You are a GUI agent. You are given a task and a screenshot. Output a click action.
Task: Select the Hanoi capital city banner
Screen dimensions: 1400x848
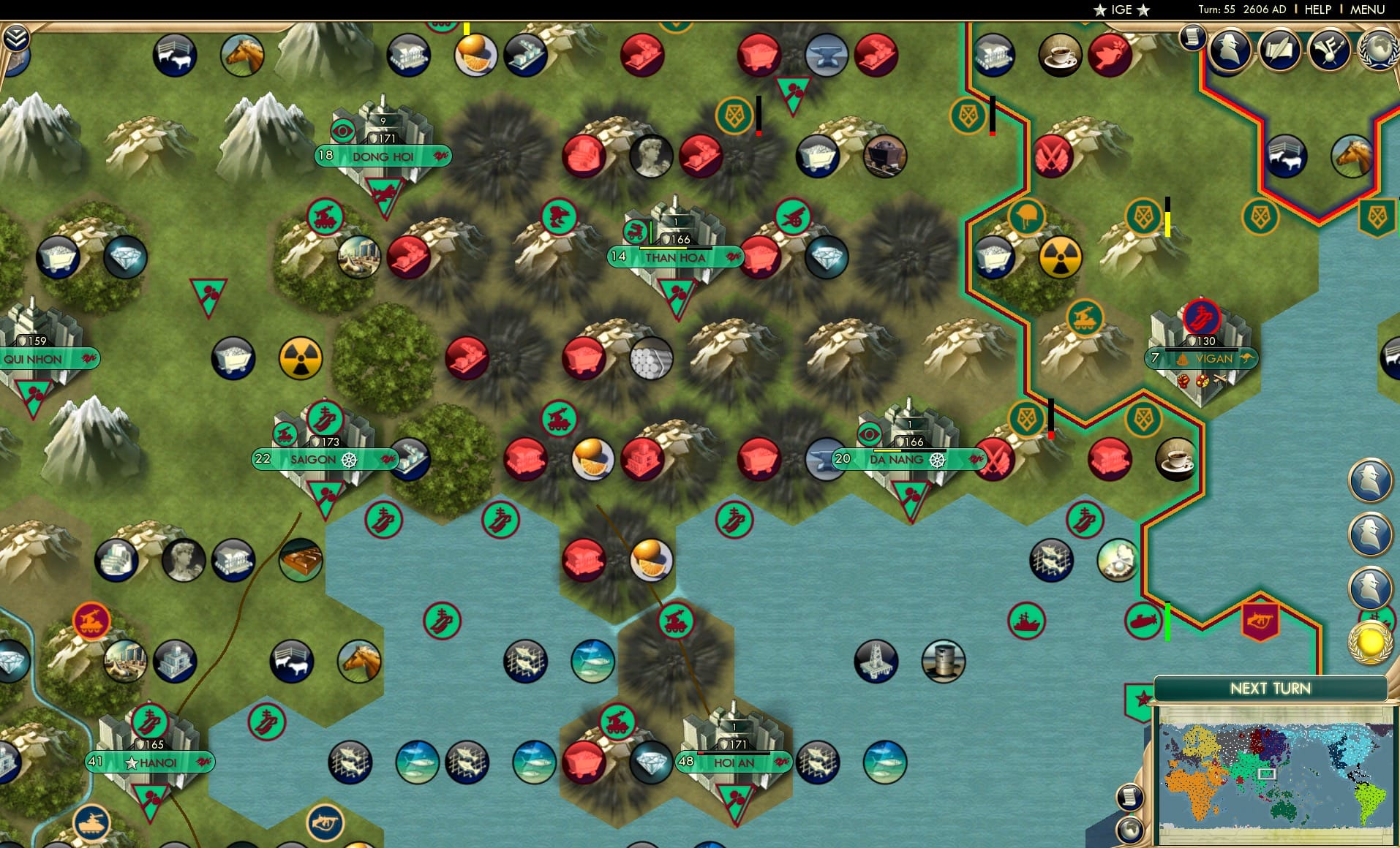coord(151,762)
